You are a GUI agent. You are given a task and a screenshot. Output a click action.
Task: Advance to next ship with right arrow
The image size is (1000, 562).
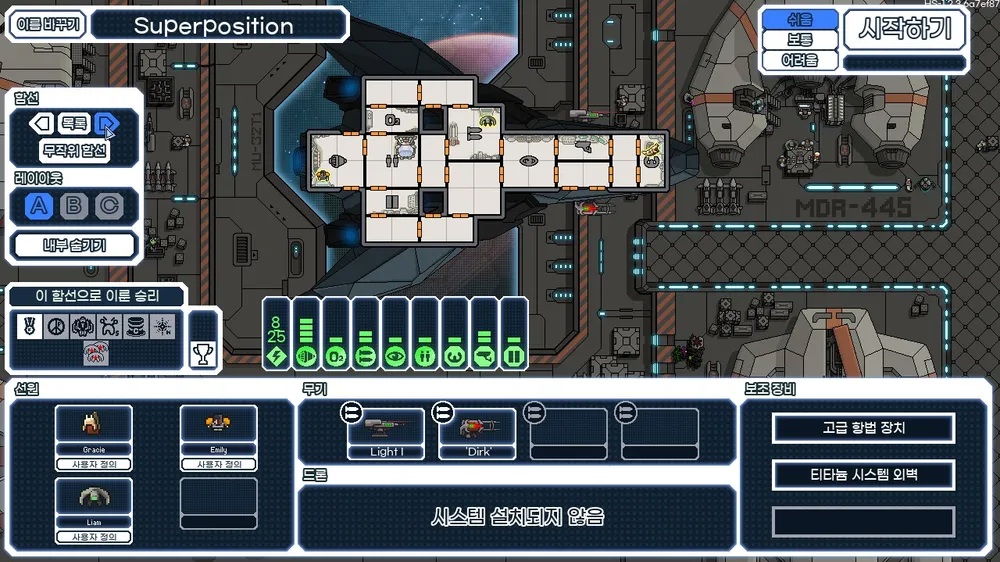coord(105,124)
